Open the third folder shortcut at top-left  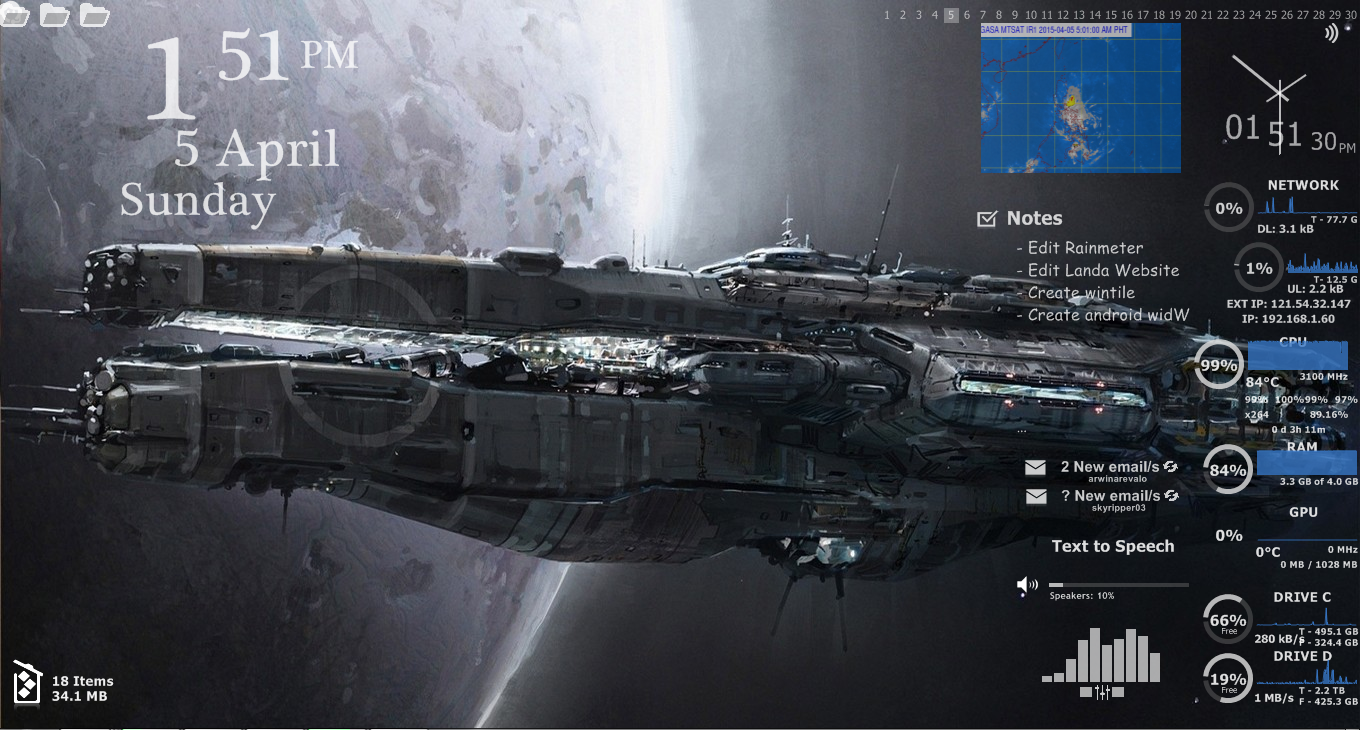pyautogui.click(x=95, y=15)
